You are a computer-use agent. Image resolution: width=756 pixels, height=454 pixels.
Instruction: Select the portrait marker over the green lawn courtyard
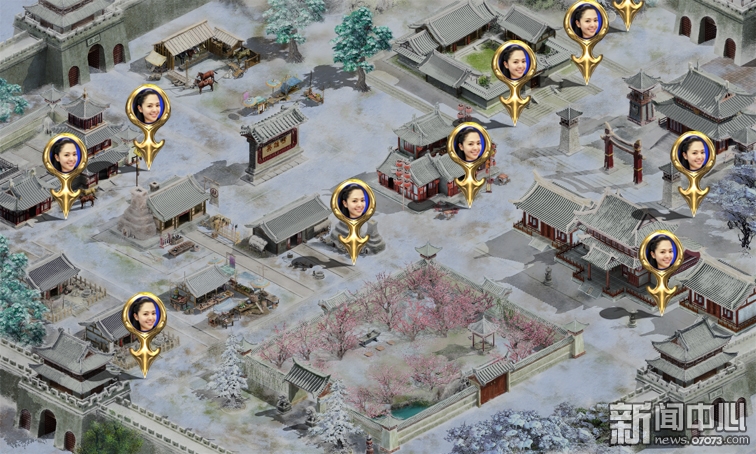coord(514,64)
